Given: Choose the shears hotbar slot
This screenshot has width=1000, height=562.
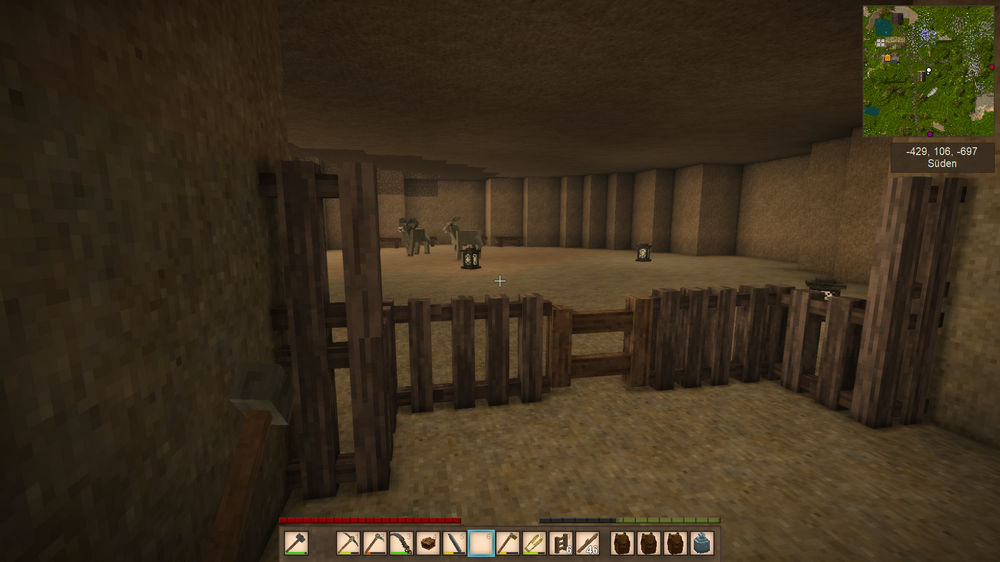Looking at the screenshot, I should (x=535, y=543).
